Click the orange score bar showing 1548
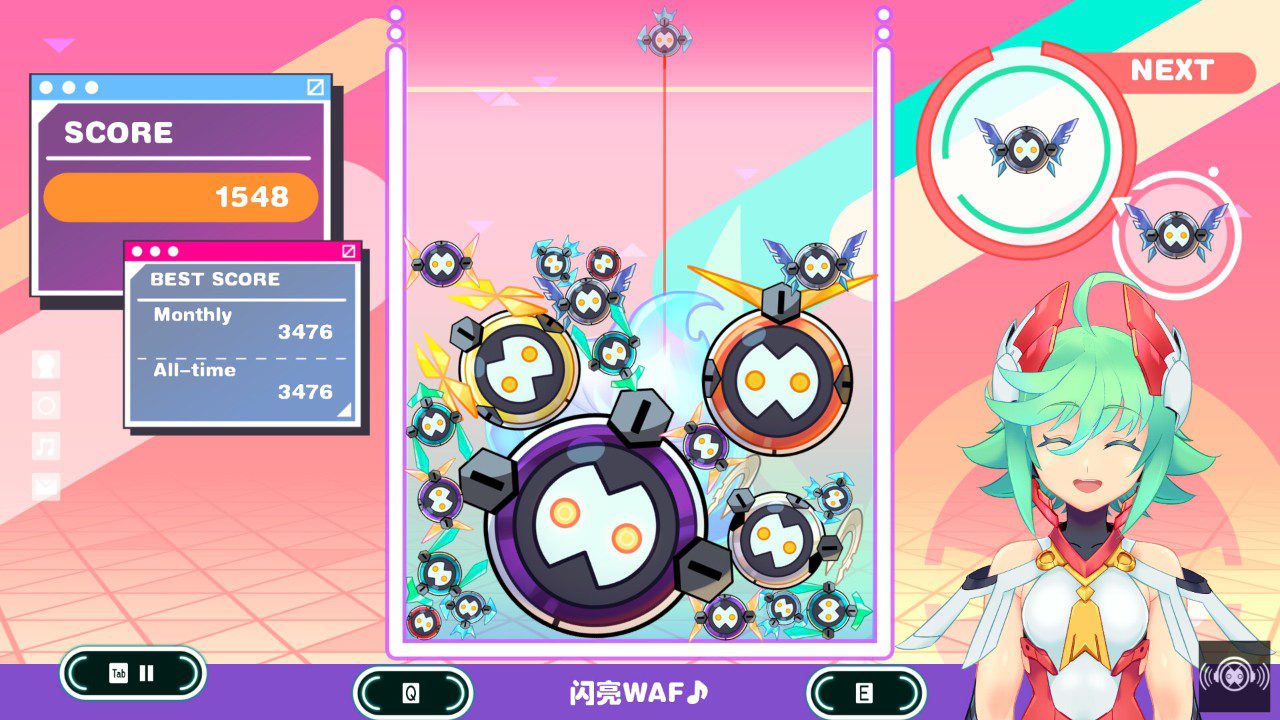This screenshot has width=1280, height=720. pyautogui.click(x=180, y=197)
